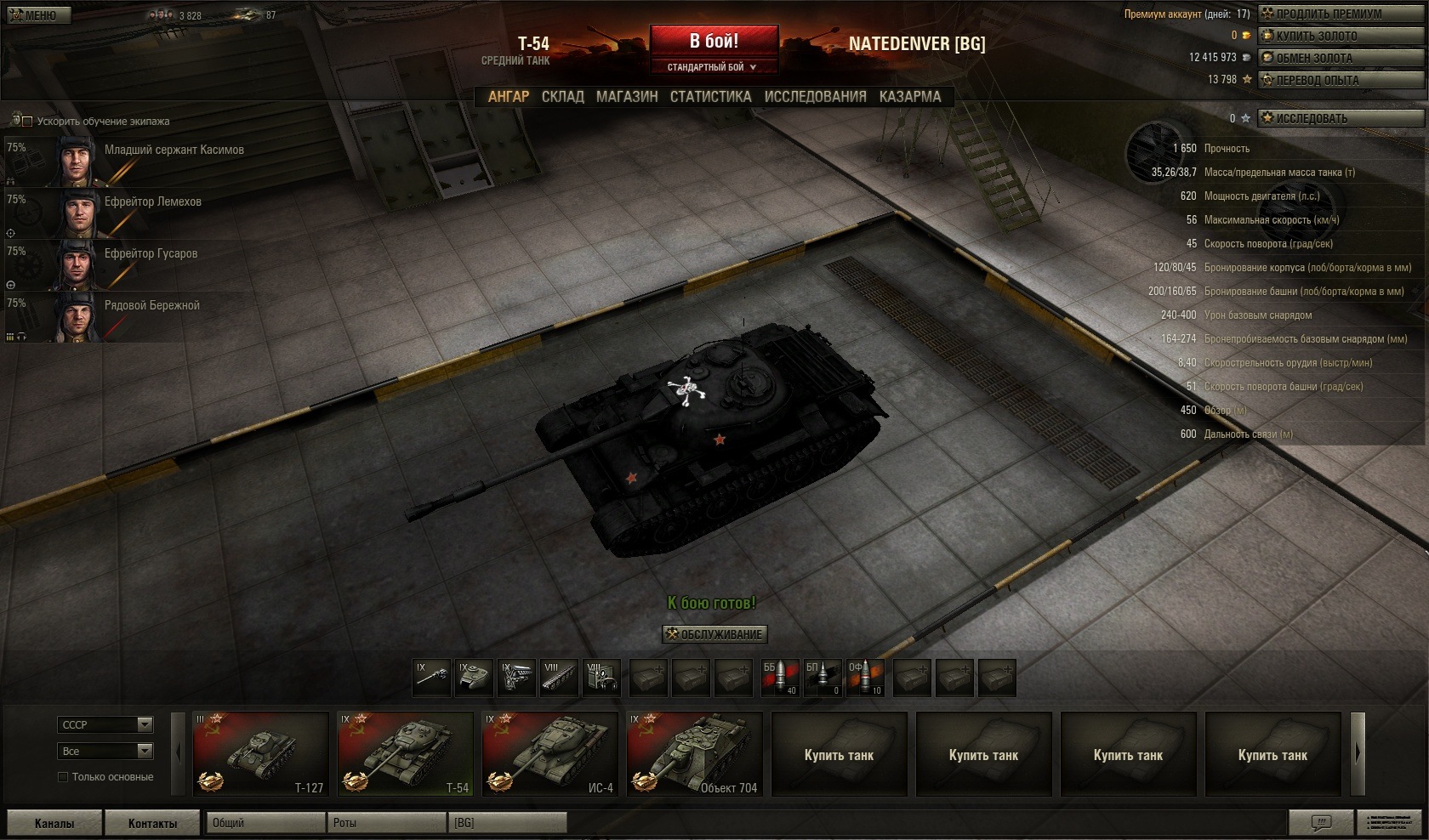The height and width of the screenshot is (840, 1429).
Task: Enable the Только основные checkbox
Action: [x=63, y=777]
